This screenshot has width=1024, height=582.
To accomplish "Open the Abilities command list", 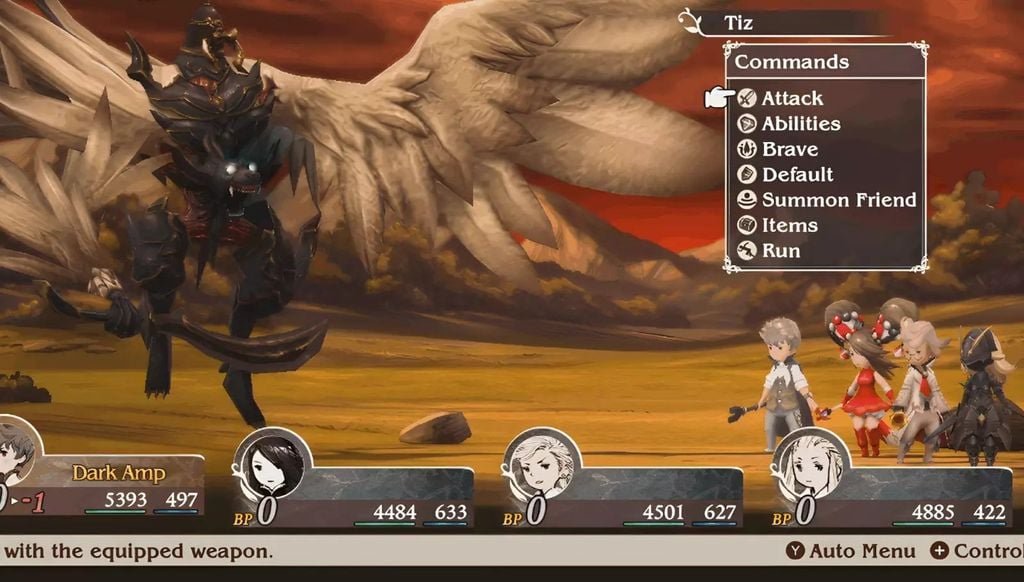I will pos(800,124).
